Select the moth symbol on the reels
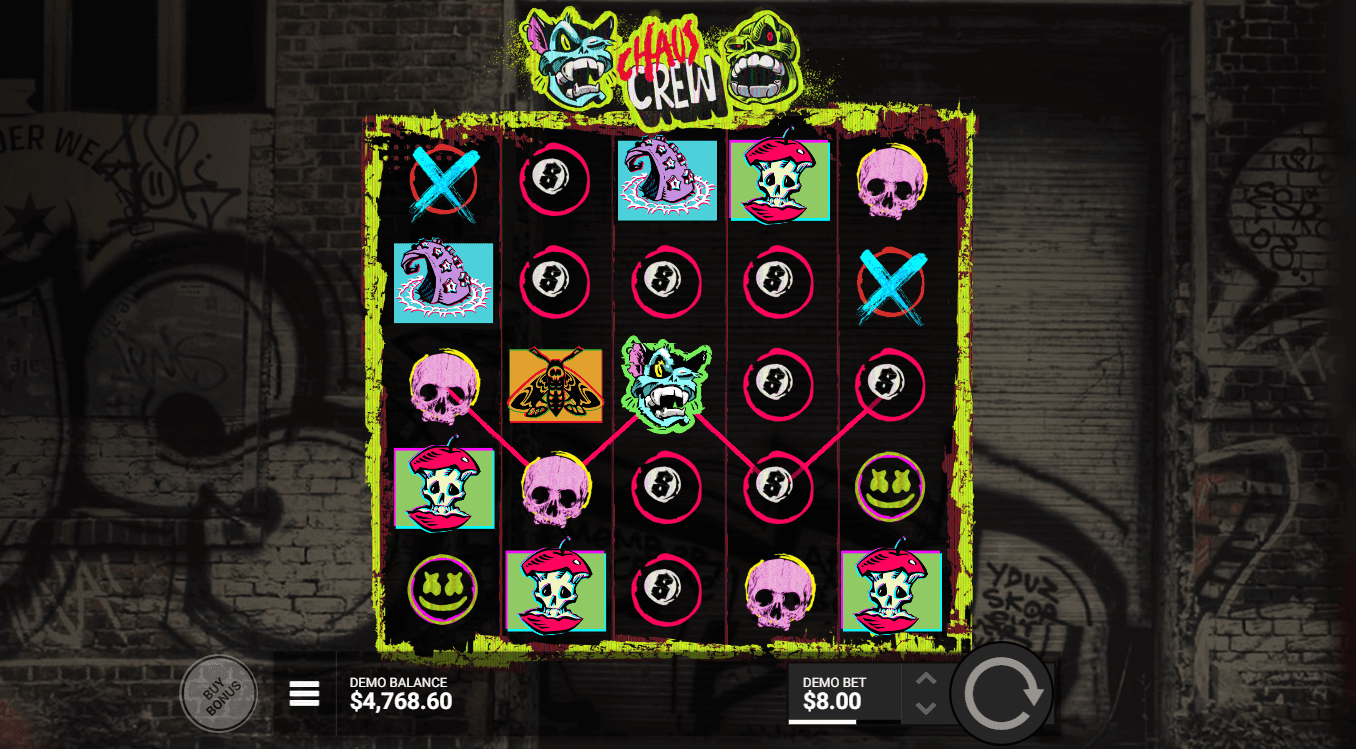 click(x=555, y=385)
